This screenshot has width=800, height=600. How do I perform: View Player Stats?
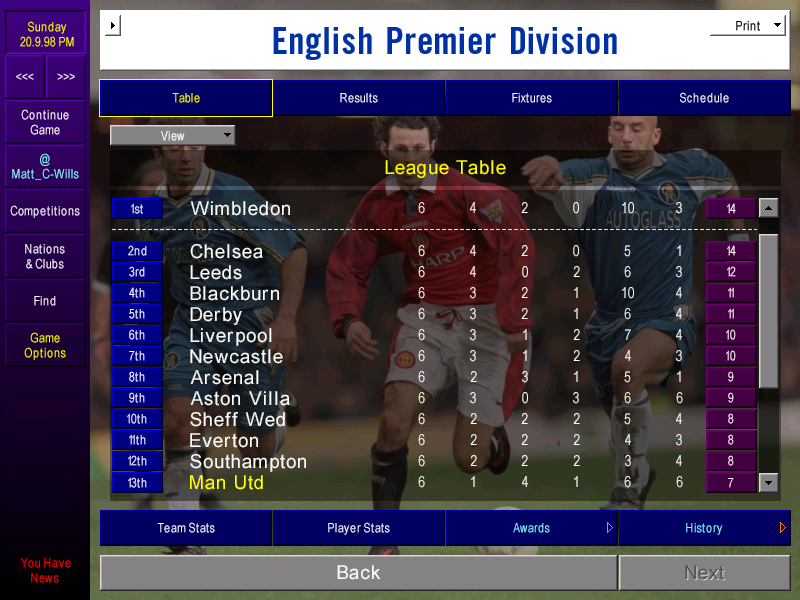click(x=358, y=528)
